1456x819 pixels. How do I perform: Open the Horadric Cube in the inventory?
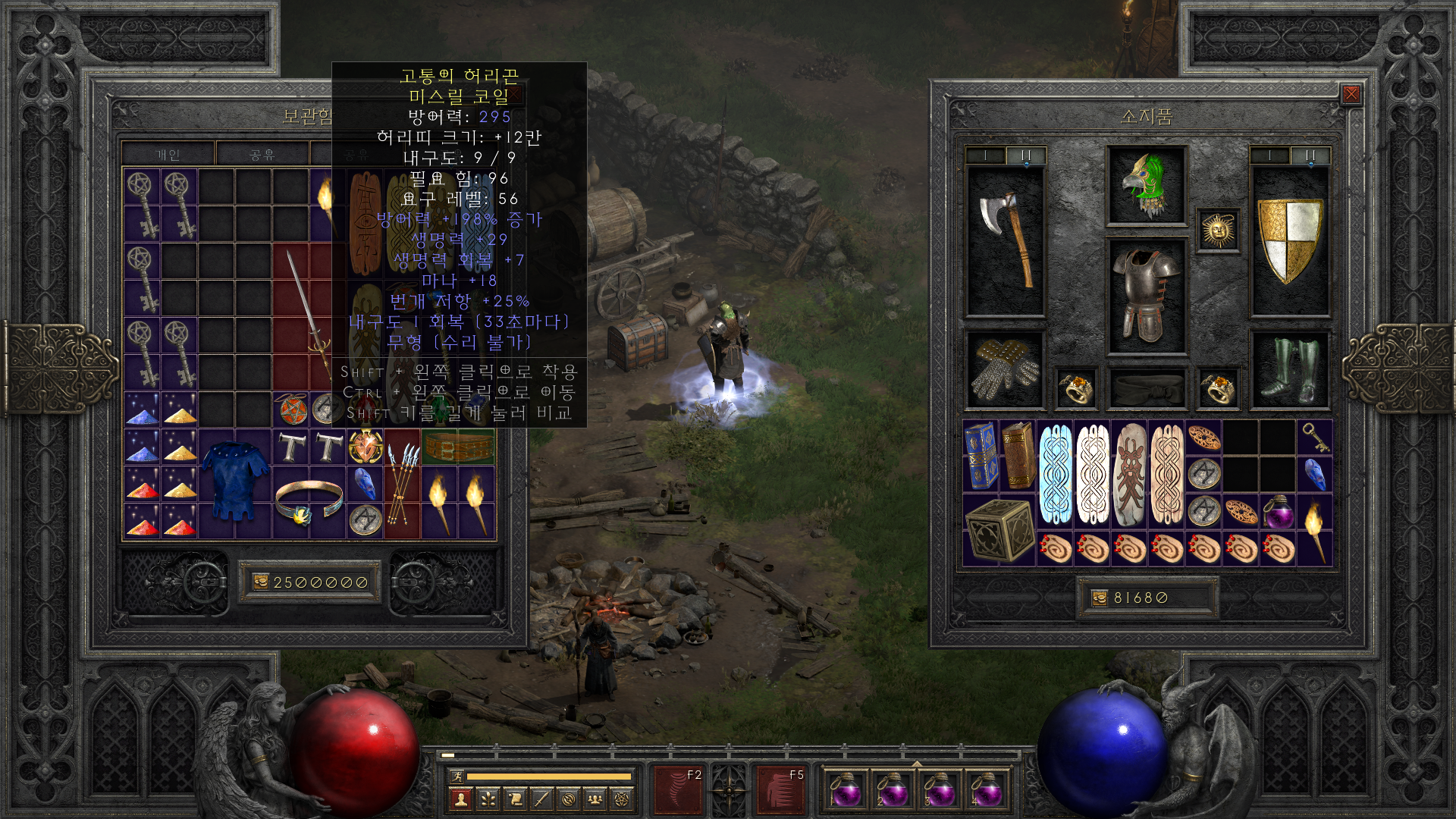click(x=999, y=529)
